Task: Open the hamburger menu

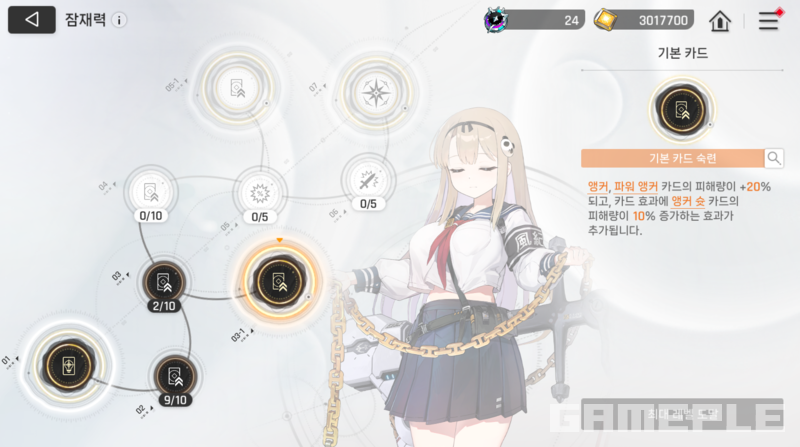Action: (768, 20)
